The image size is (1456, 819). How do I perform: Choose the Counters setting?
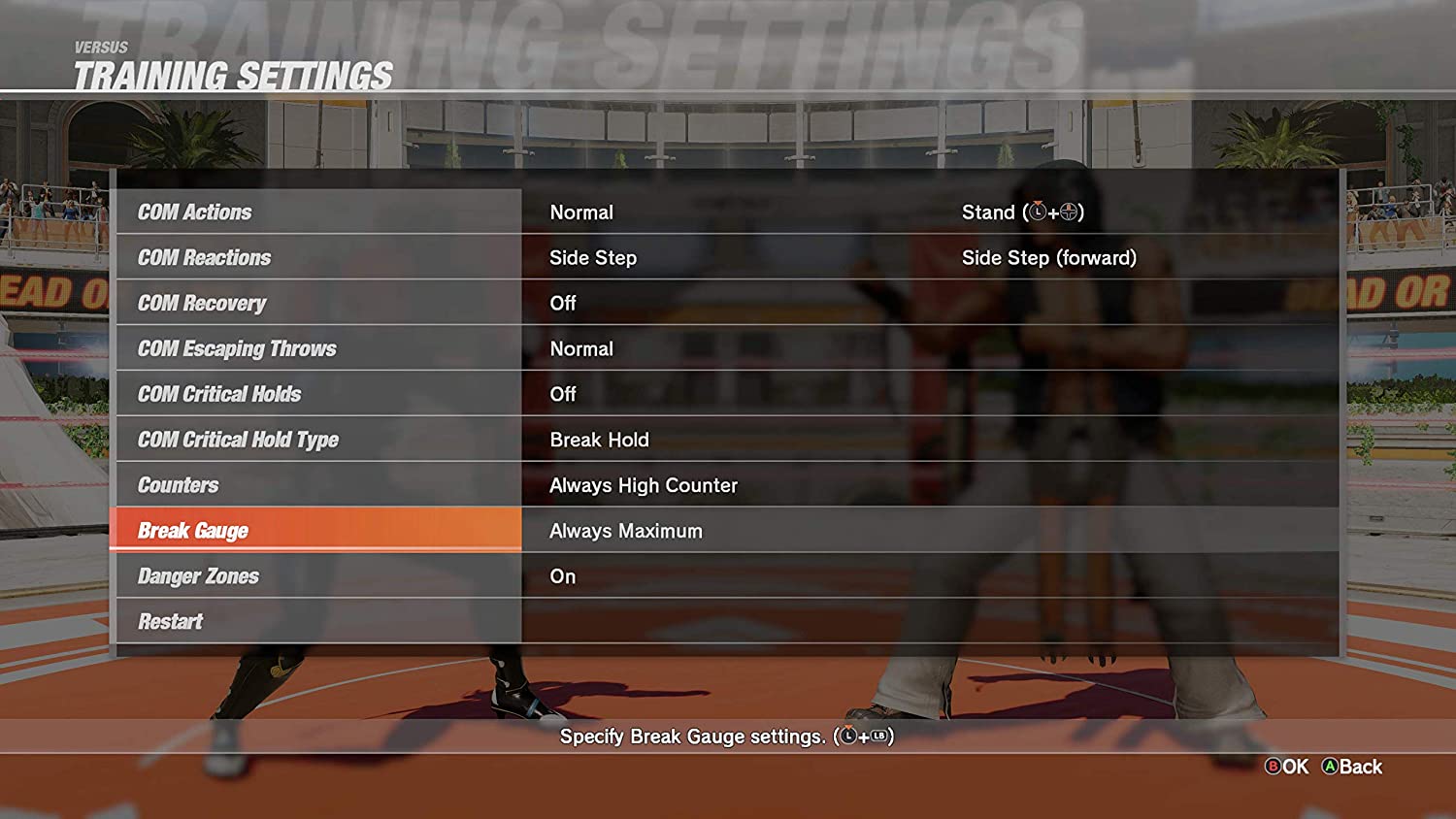318,485
